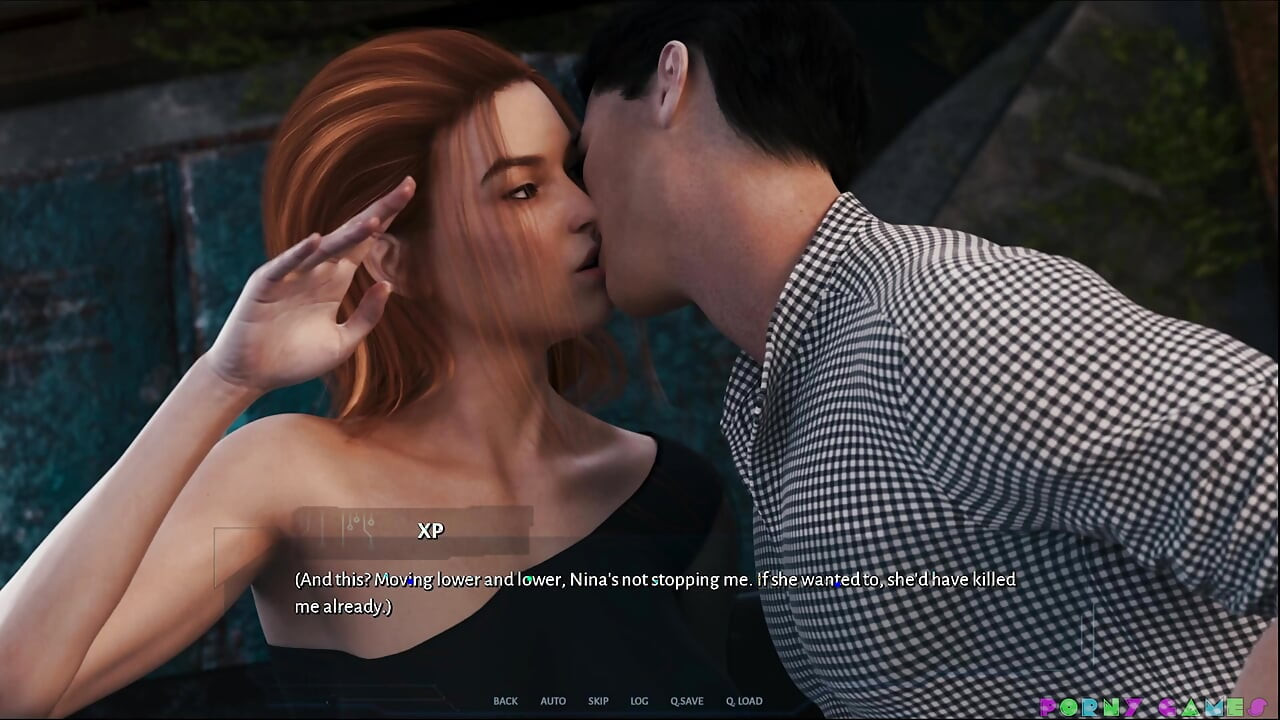Toggle SKIP mode for fast-forwarding
Screen dimensions: 1280x720
tap(598, 700)
